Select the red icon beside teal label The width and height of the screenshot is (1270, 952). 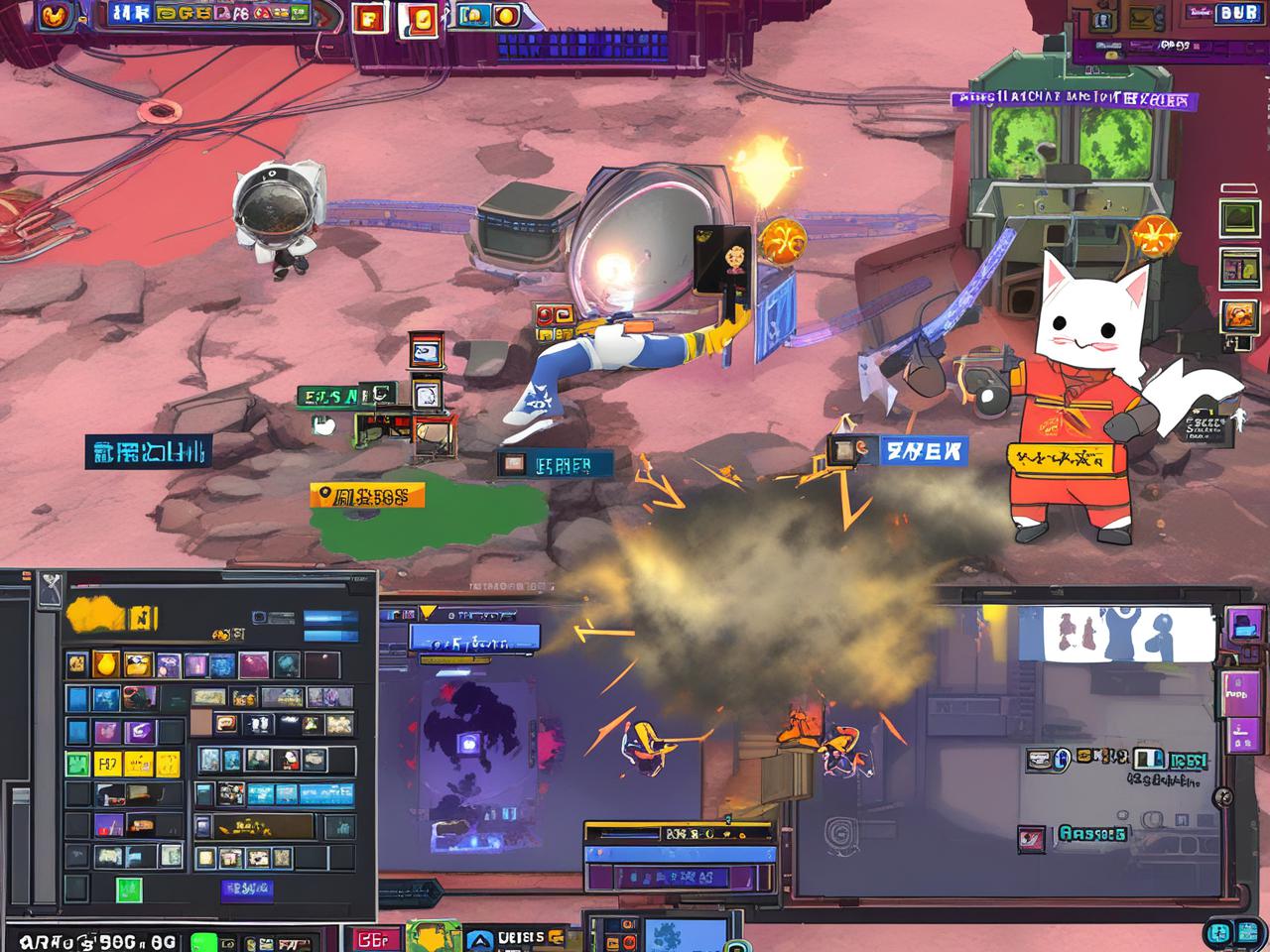click(x=1031, y=839)
